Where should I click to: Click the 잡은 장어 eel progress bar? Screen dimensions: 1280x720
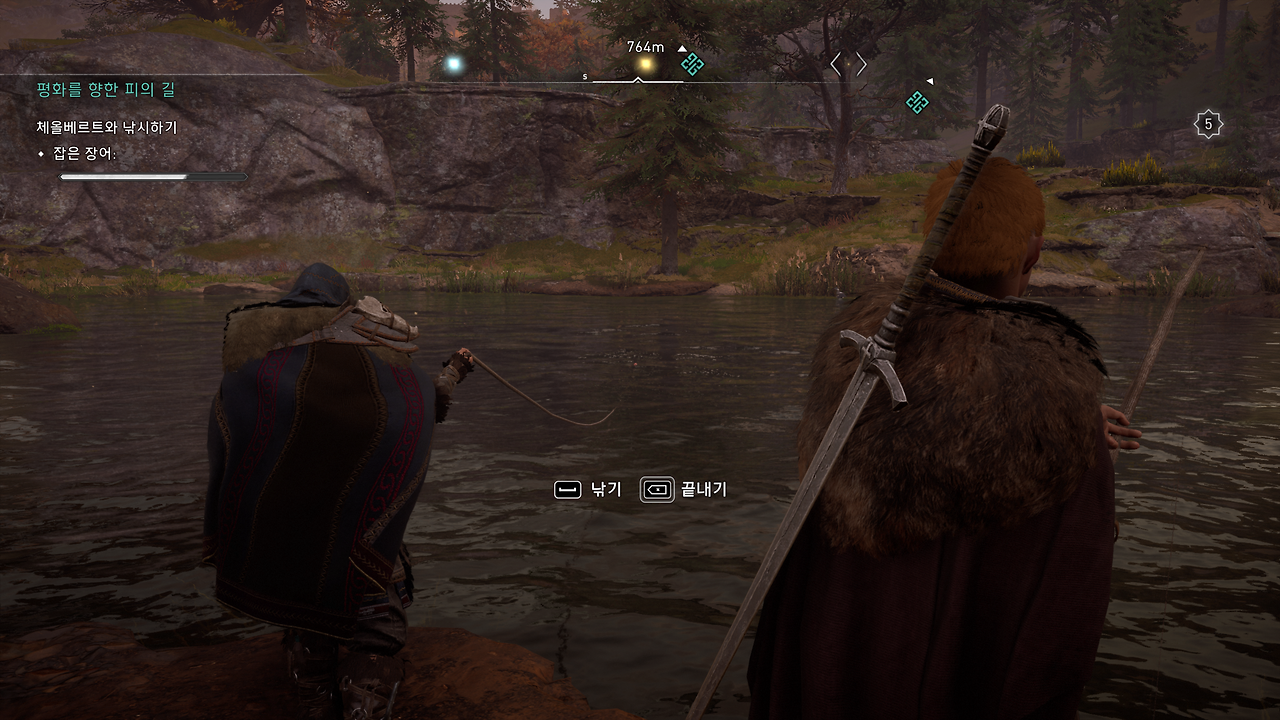point(152,176)
